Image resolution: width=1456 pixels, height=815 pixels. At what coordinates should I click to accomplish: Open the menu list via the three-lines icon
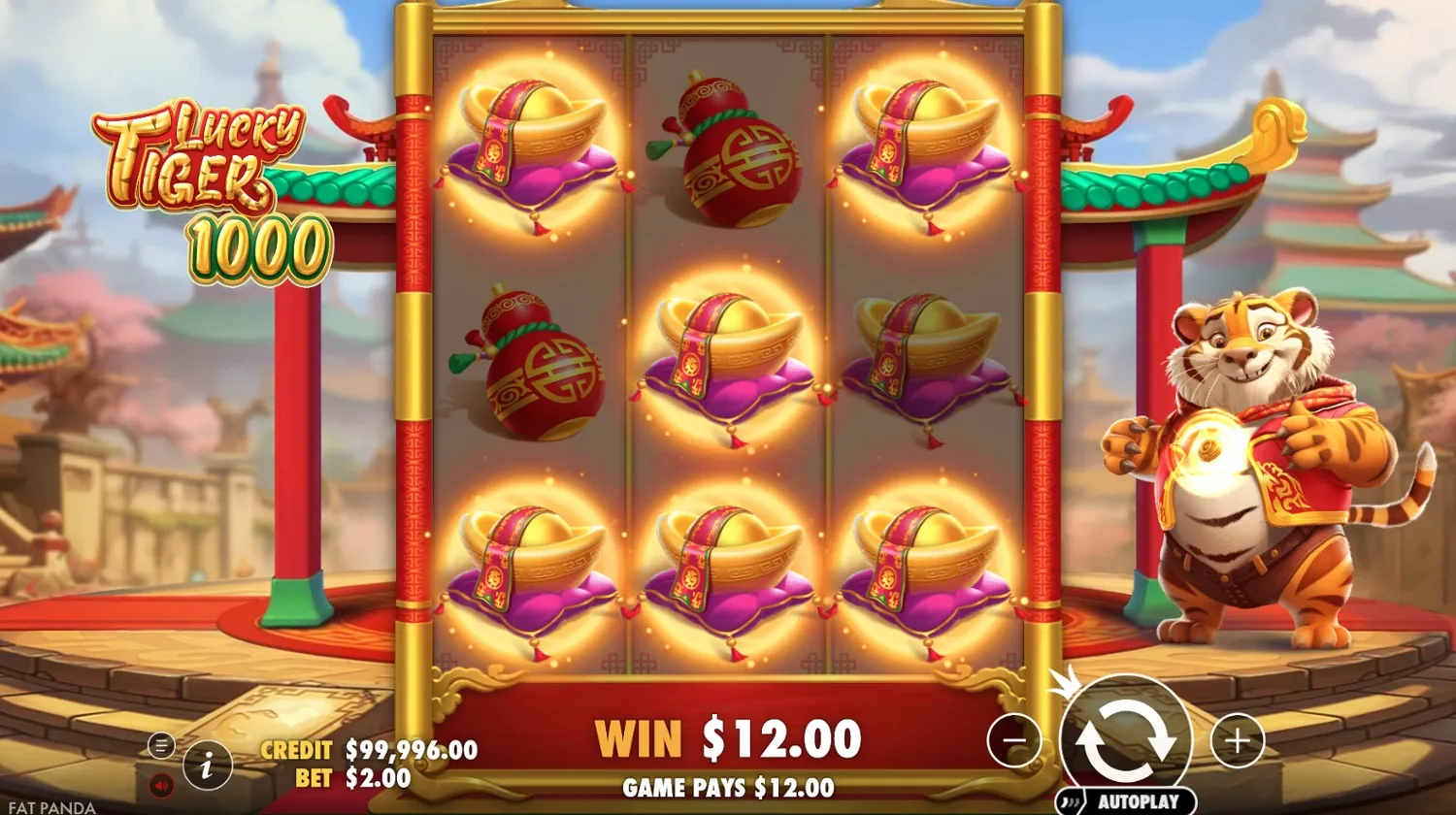pyautogui.click(x=161, y=744)
